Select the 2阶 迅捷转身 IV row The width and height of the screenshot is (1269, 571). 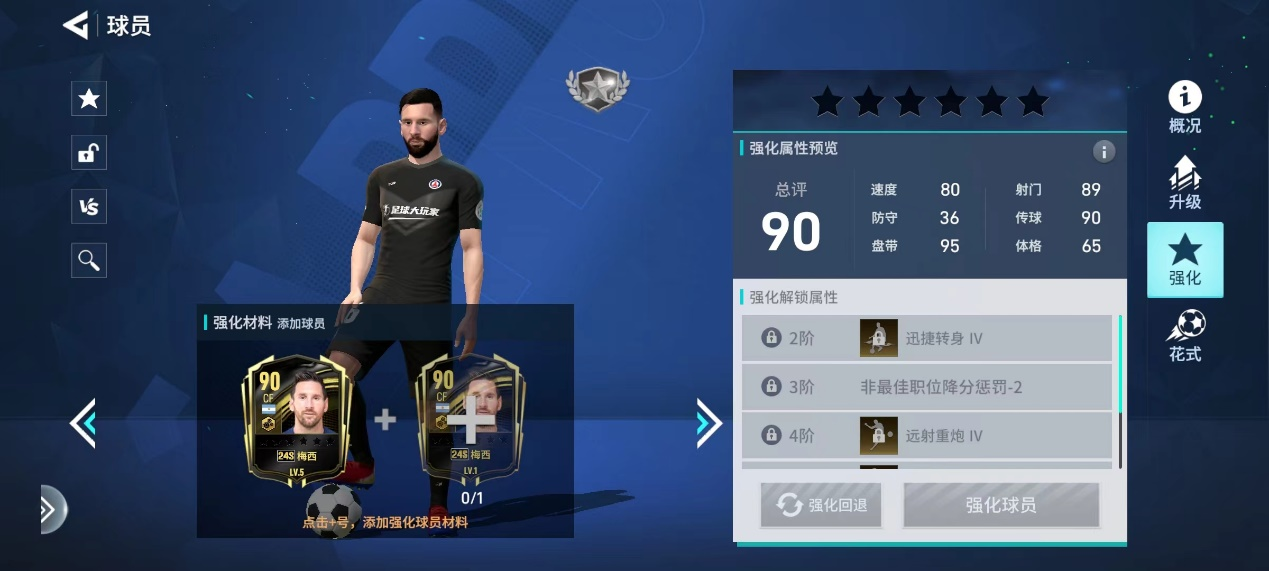click(926, 338)
